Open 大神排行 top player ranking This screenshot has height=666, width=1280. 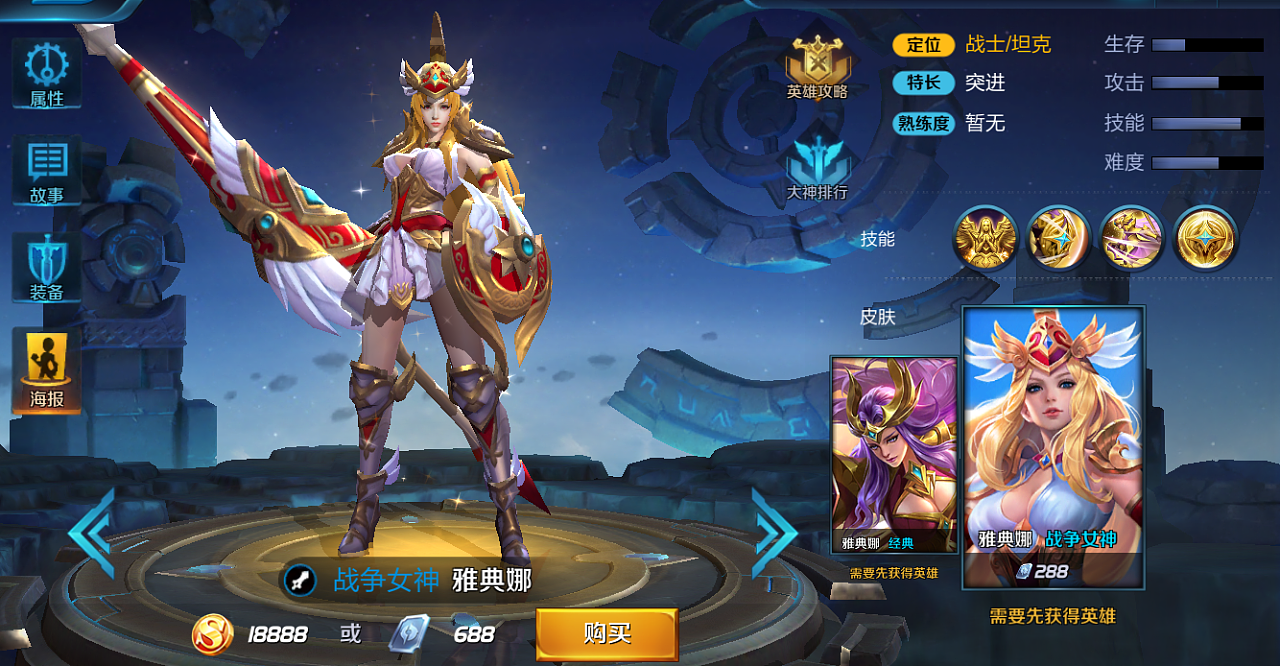tap(817, 167)
